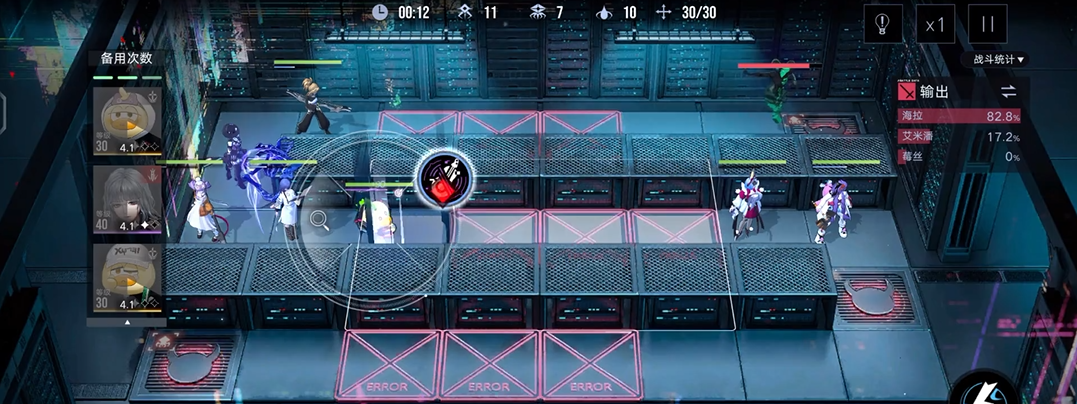
Task: Open the lightbulb hint button
Action: click(x=883, y=24)
